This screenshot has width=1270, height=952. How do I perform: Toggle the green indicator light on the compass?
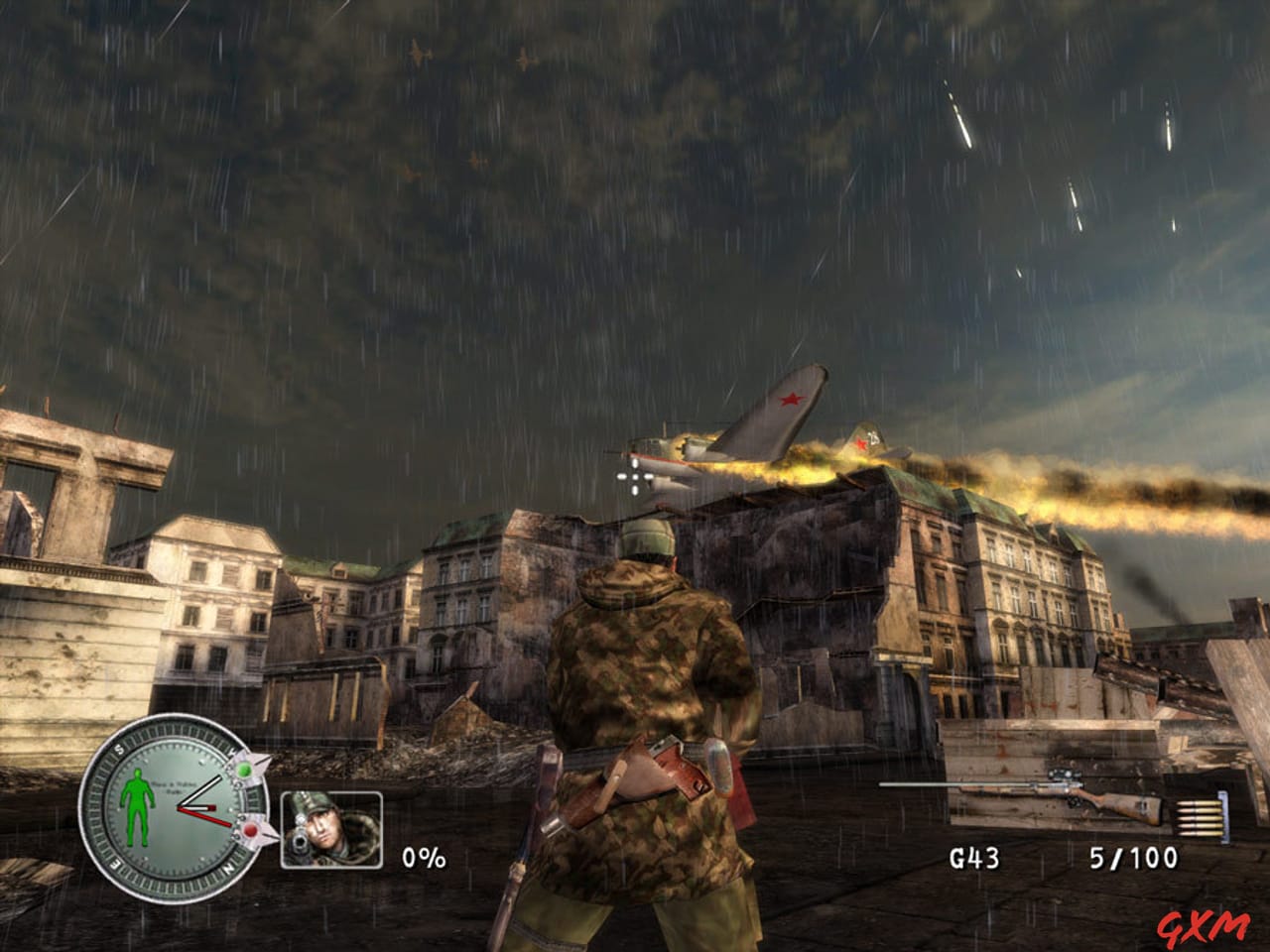pyautogui.click(x=245, y=770)
